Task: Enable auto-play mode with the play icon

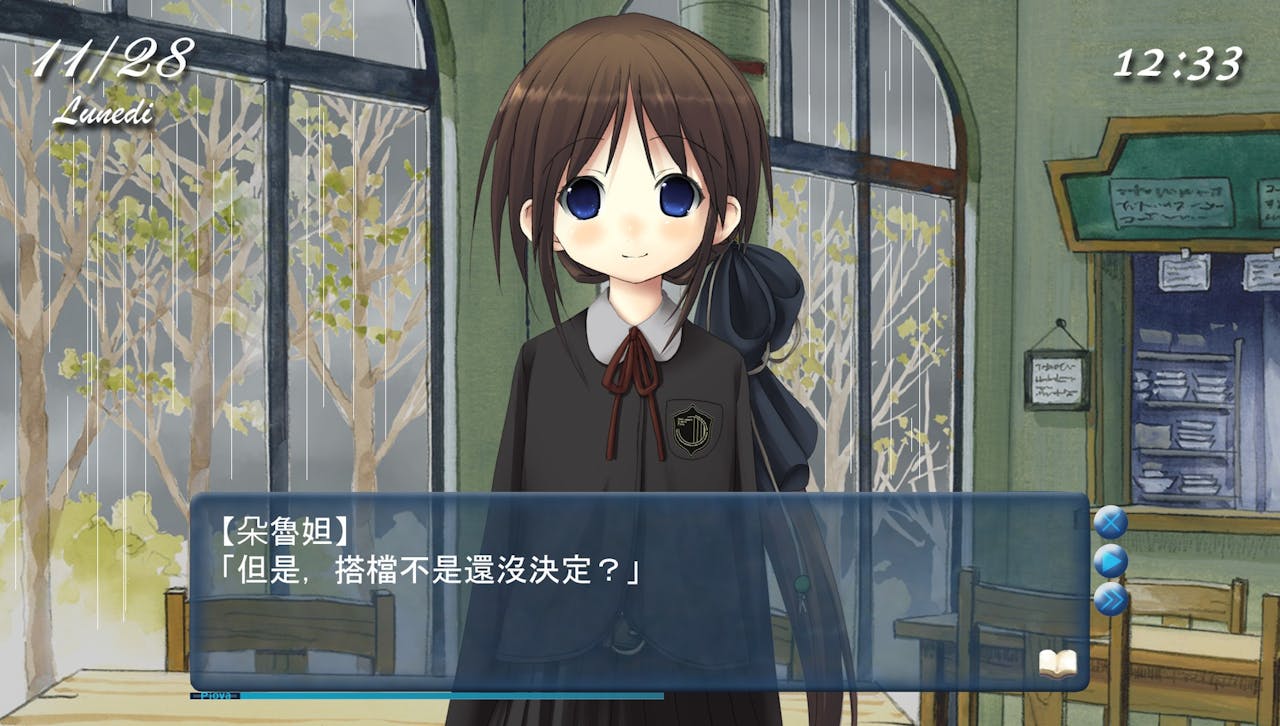Action: click(x=1112, y=560)
